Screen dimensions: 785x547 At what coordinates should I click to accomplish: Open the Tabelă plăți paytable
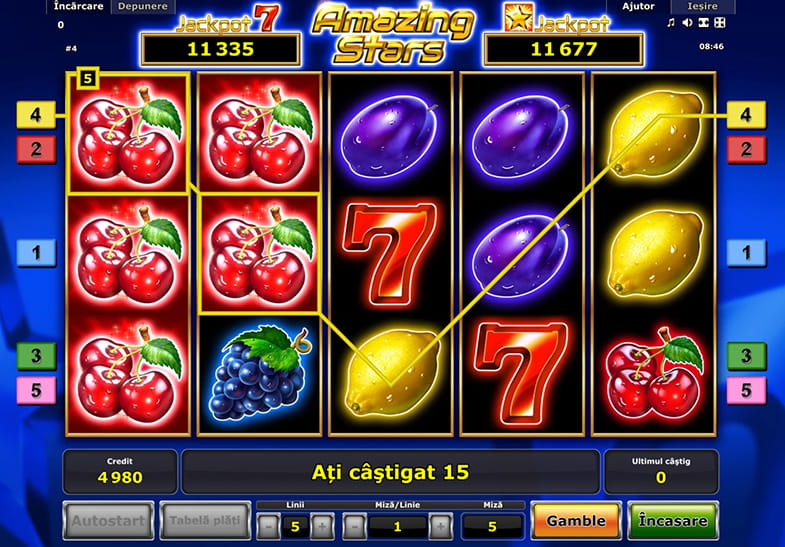click(204, 521)
